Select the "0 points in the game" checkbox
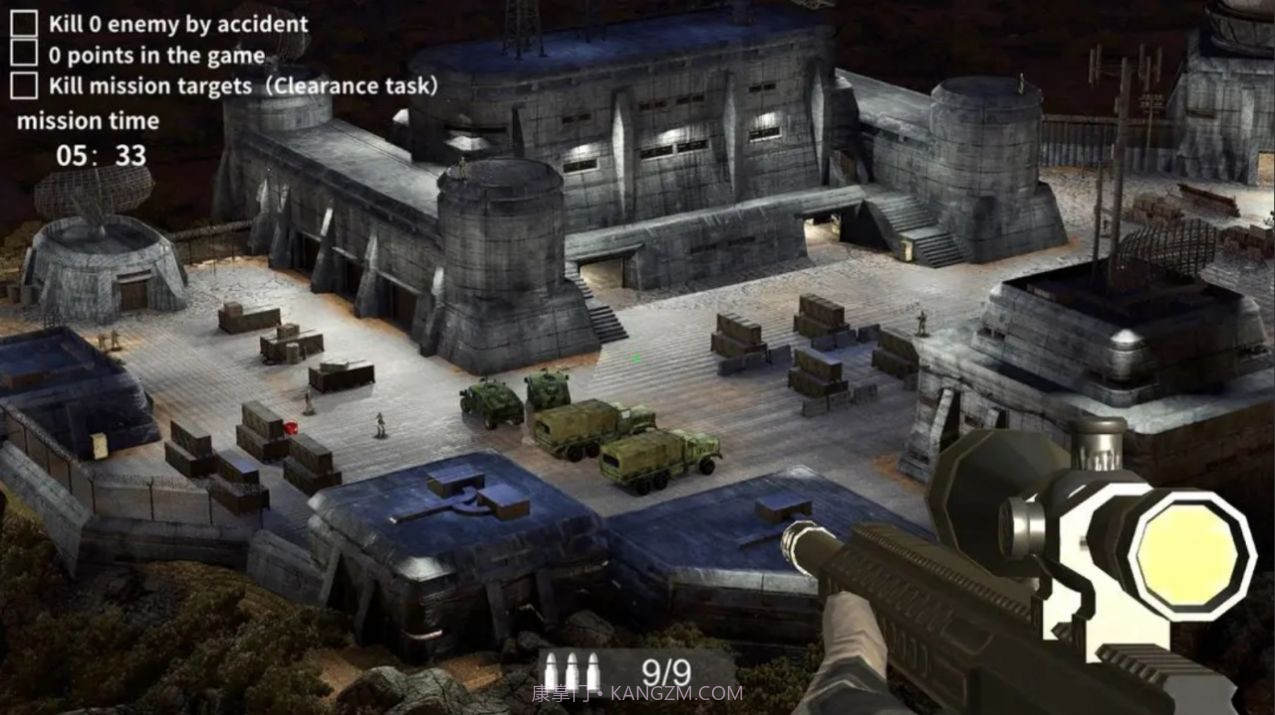The width and height of the screenshot is (1275, 715). point(24,54)
